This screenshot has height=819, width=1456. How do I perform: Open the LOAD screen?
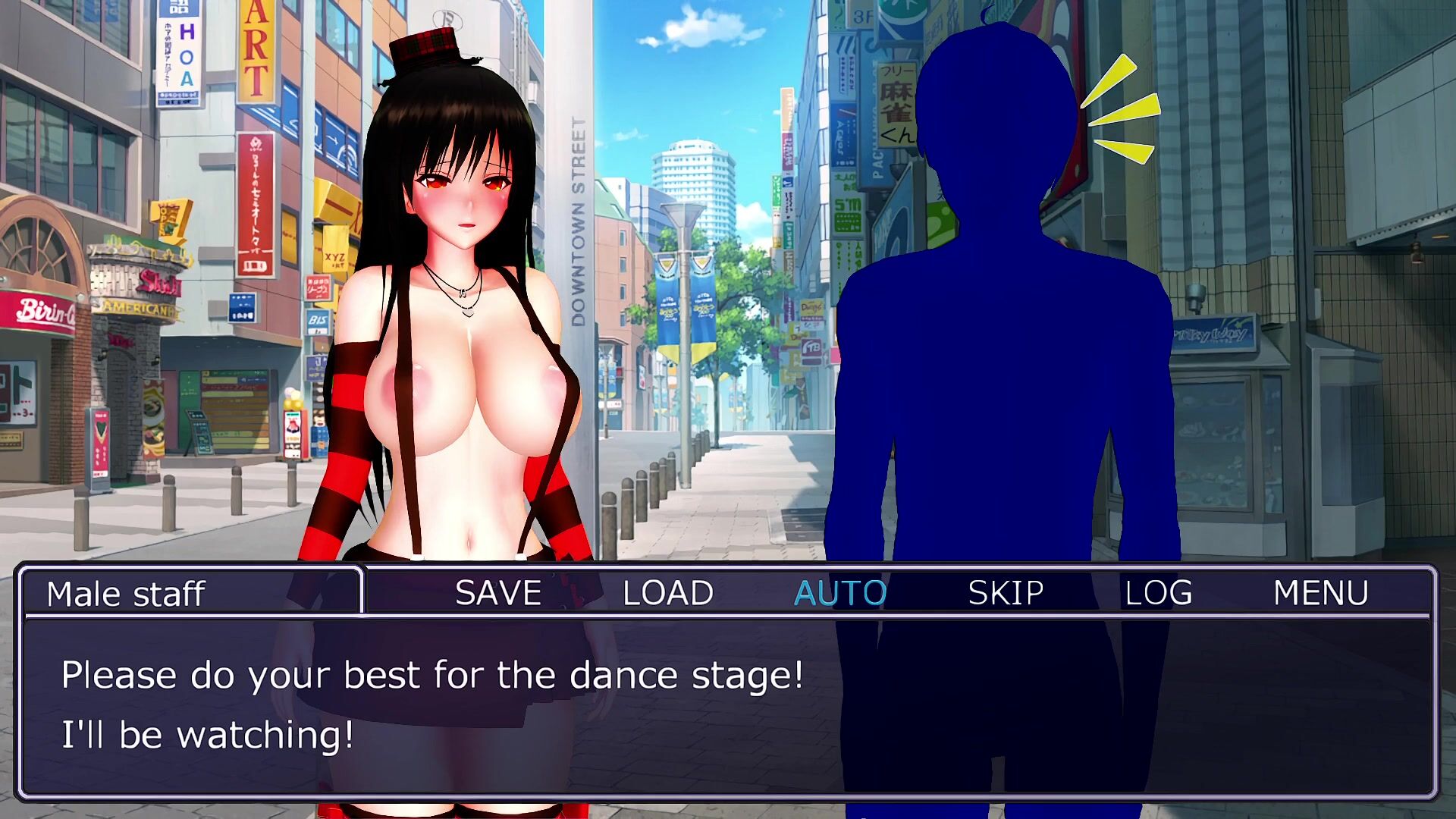pyautogui.click(x=667, y=593)
